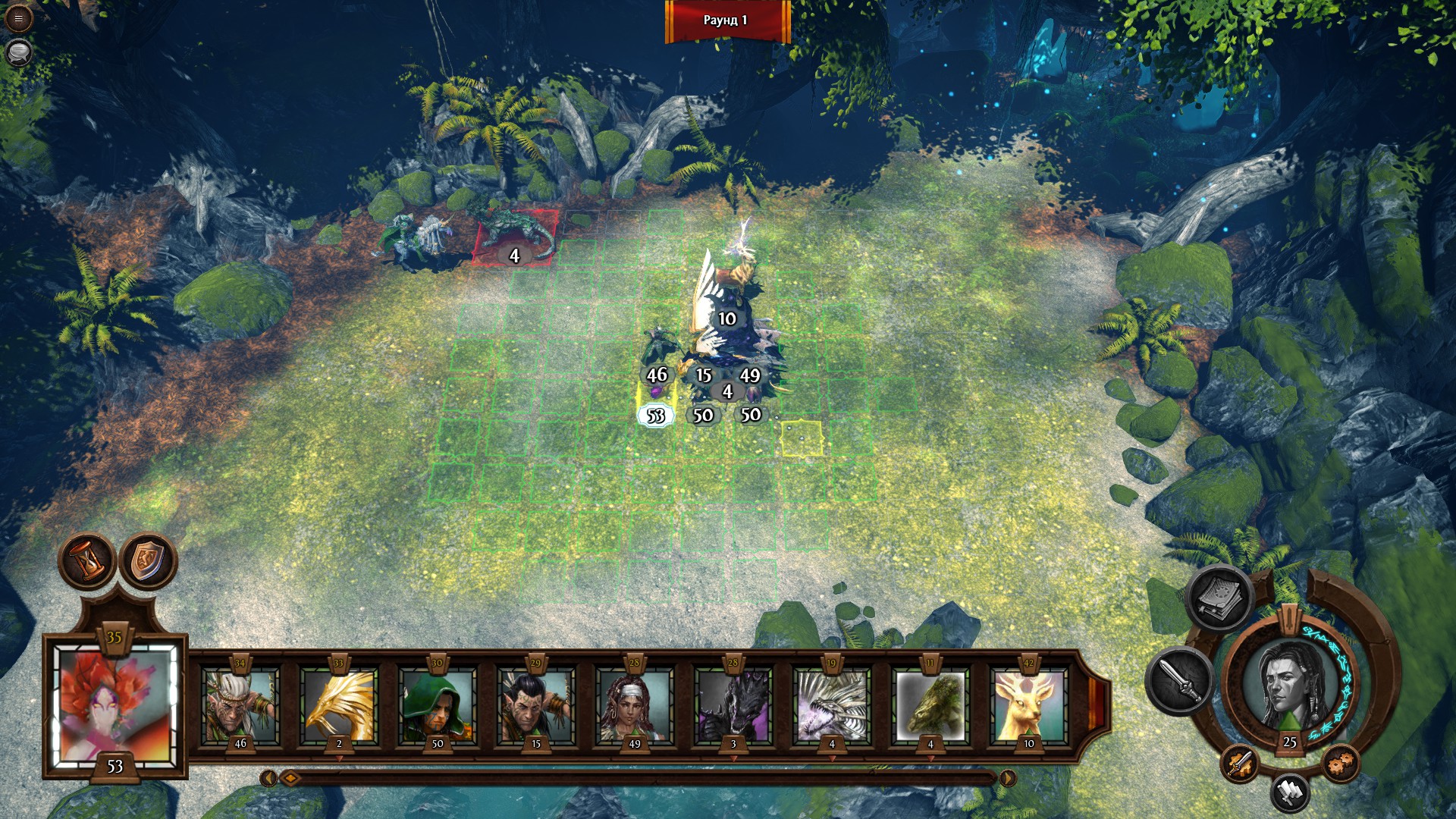Image resolution: width=1456 pixels, height=819 pixels.
Task: Choose the golden deer portrait
Action: pos(1029,705)
